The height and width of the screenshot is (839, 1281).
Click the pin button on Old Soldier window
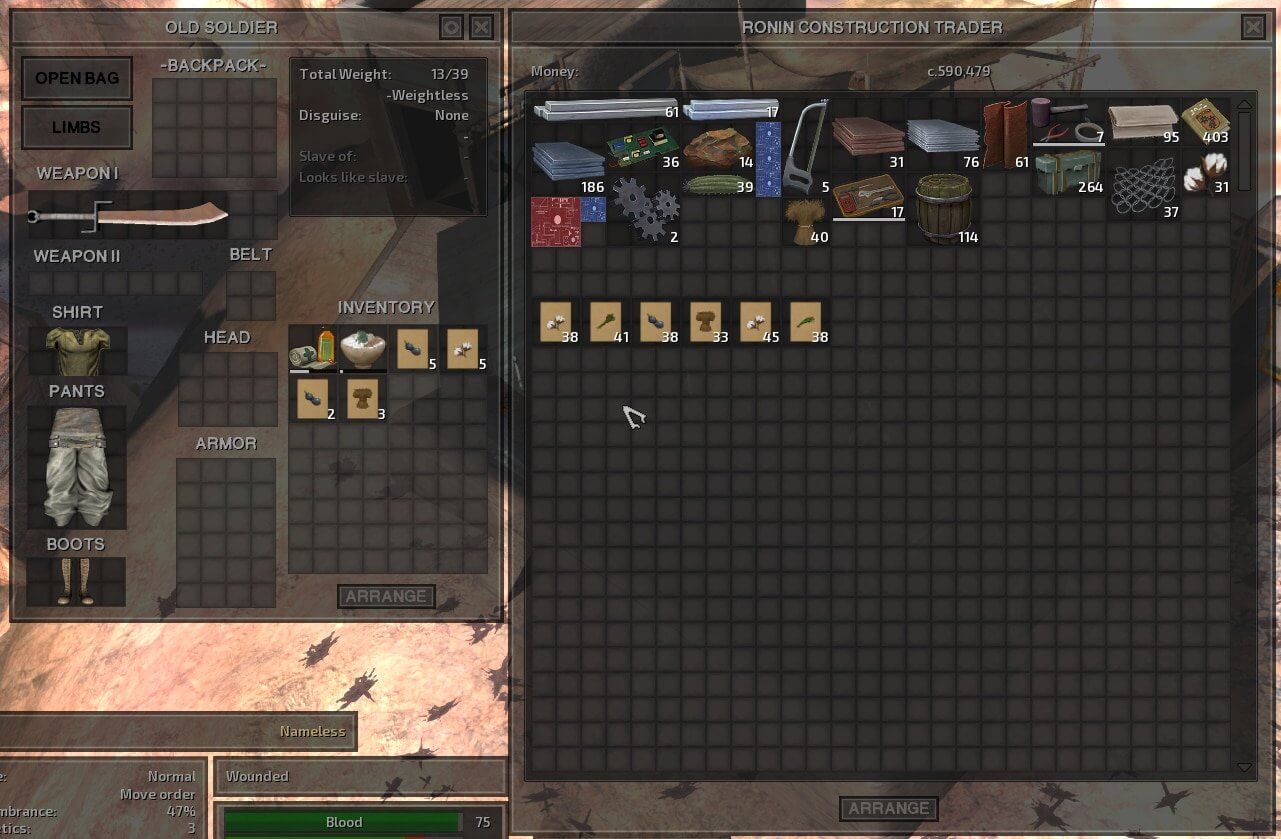[x=451, y=27]
